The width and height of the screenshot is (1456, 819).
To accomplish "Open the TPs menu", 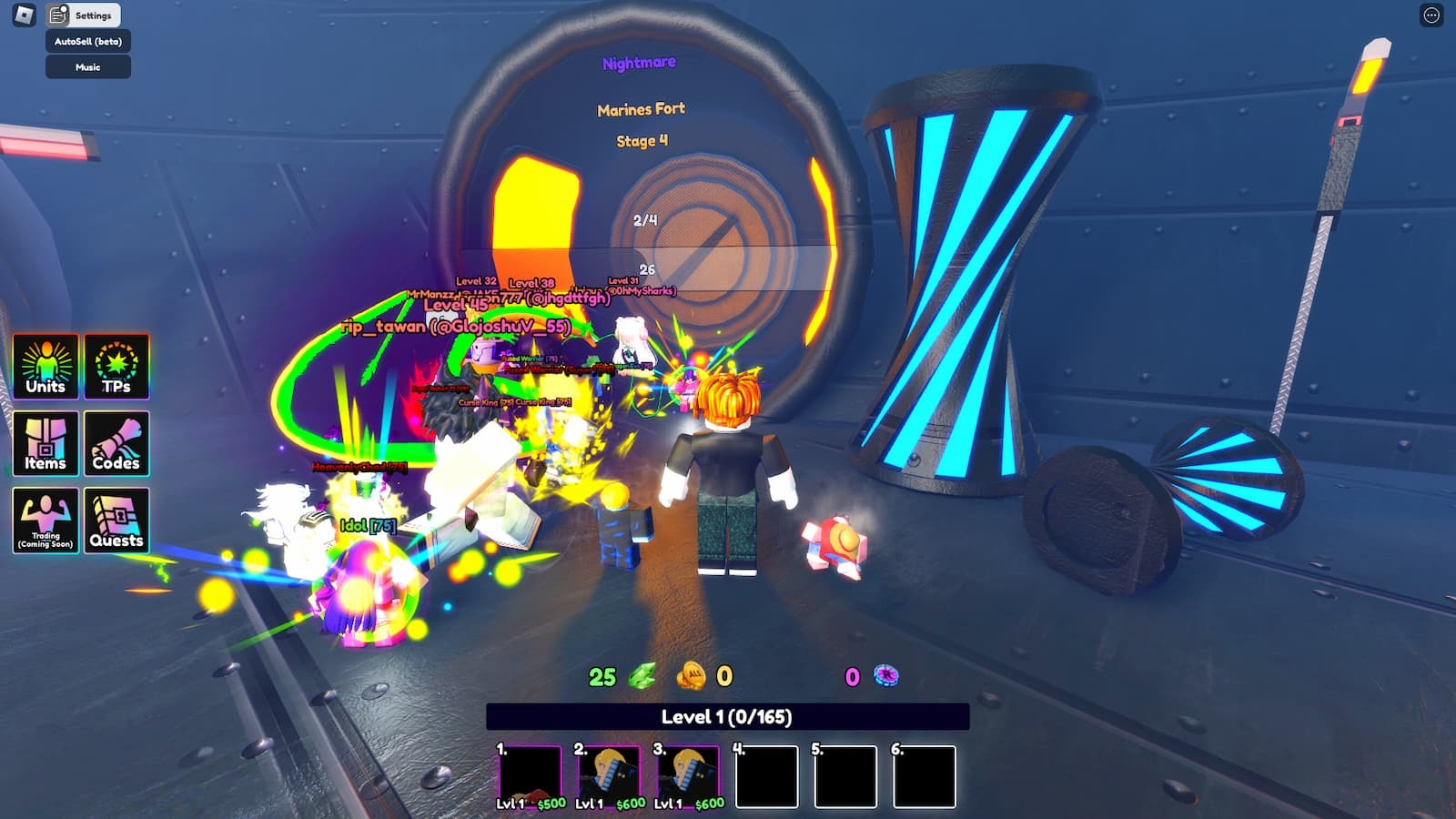I will tap(118, 368).
